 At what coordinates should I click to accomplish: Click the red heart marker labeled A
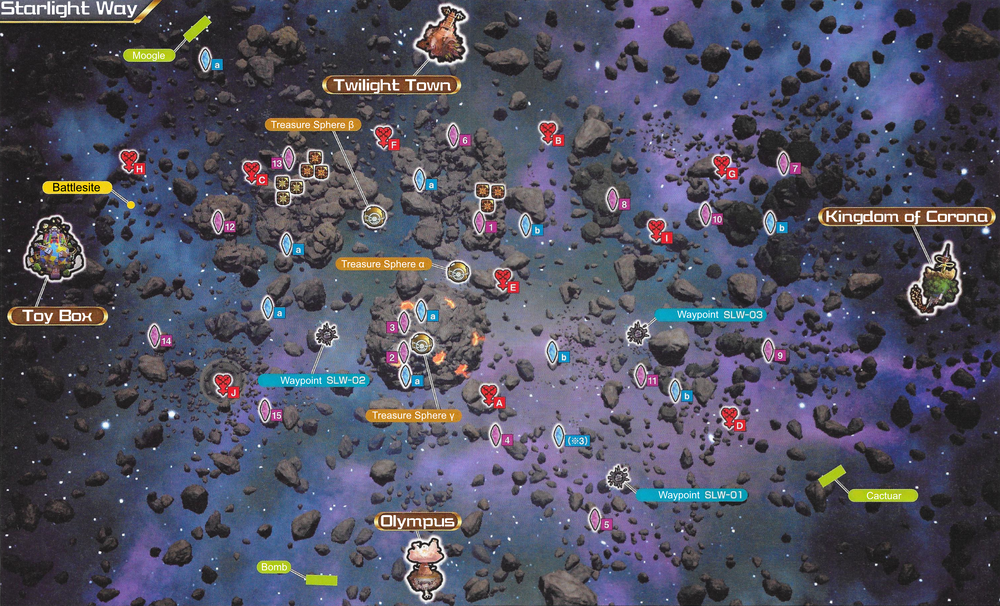tap(489, 395)
